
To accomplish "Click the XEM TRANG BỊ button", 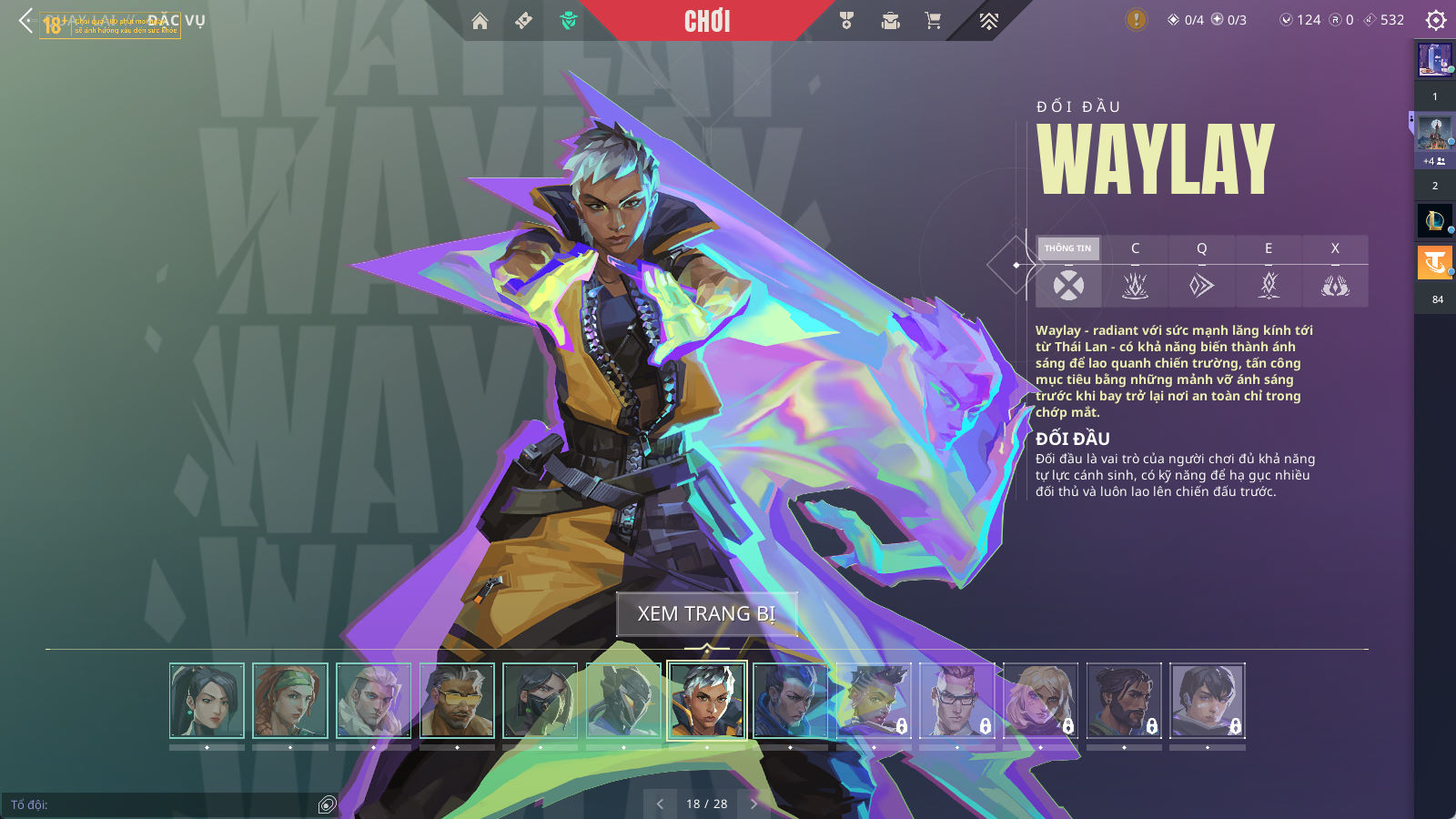I will point(706,614).
